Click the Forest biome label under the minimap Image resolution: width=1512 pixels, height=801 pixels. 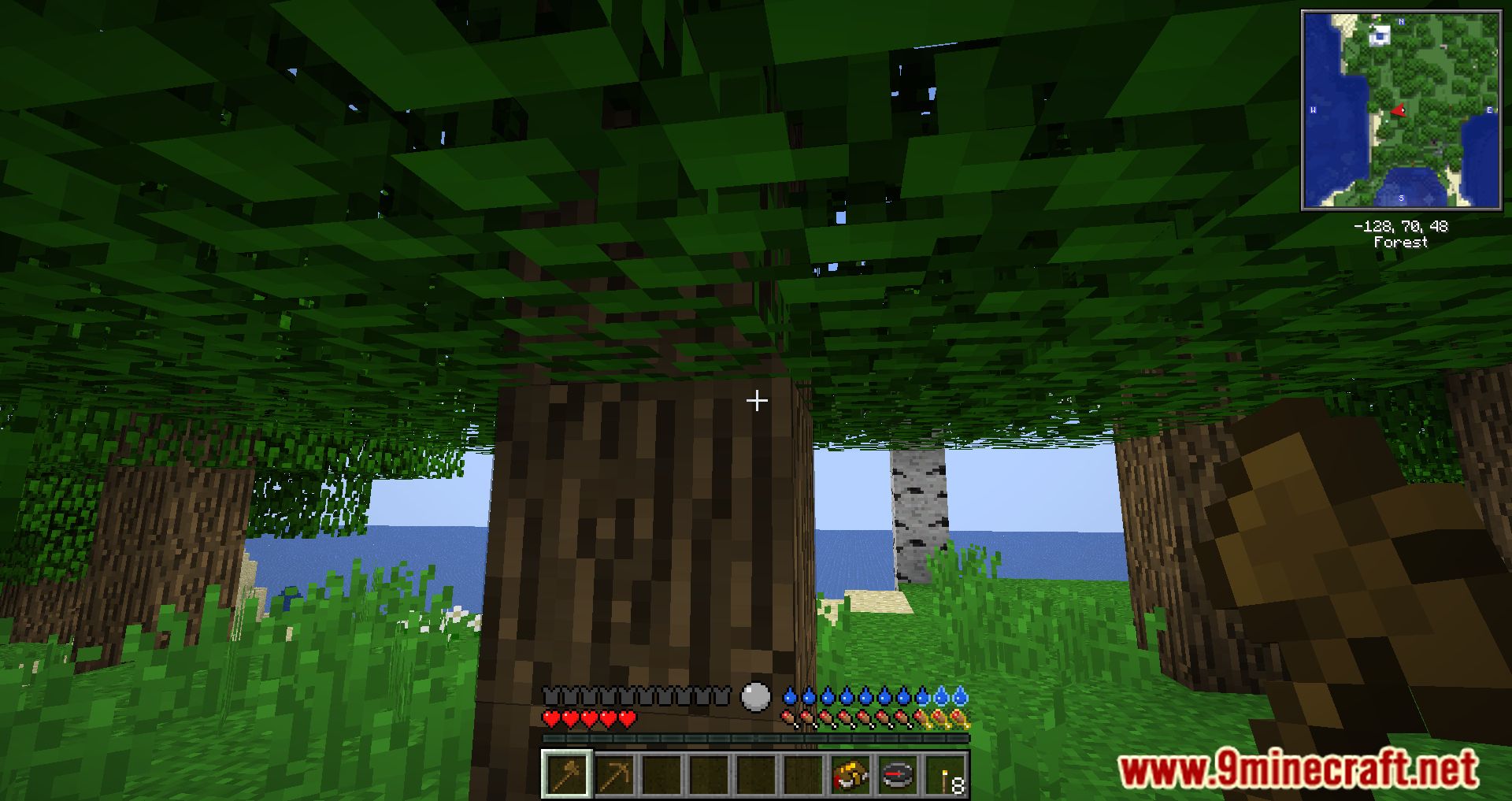(1401, 241)
